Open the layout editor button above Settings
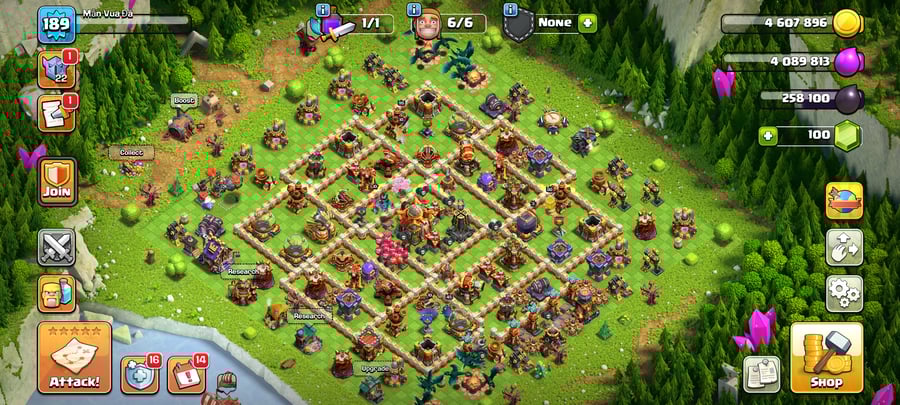The width and height of the screenshot is (900, 405). pos(844,247)
